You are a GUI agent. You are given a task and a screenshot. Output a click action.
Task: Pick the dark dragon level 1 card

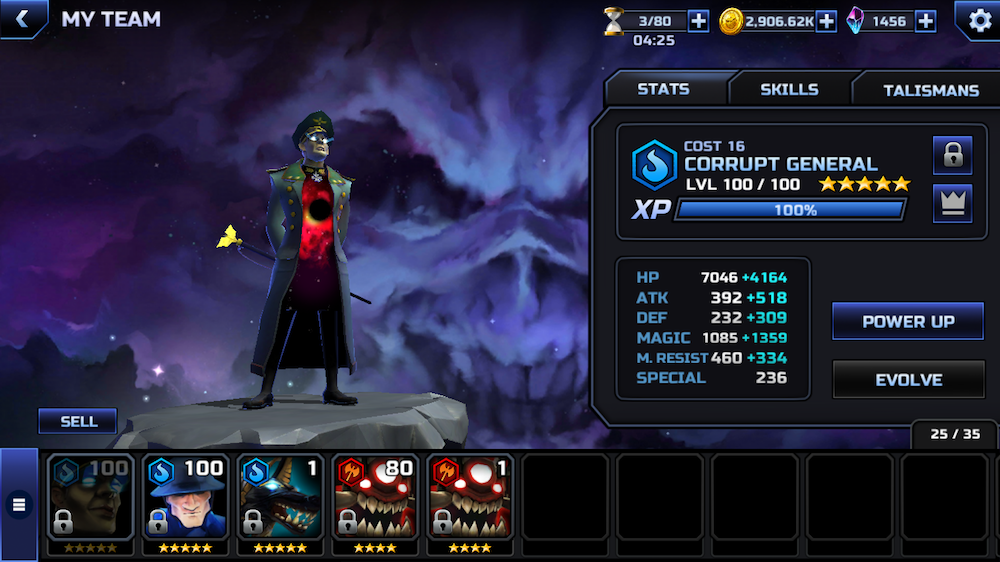[x=280, y=500]
